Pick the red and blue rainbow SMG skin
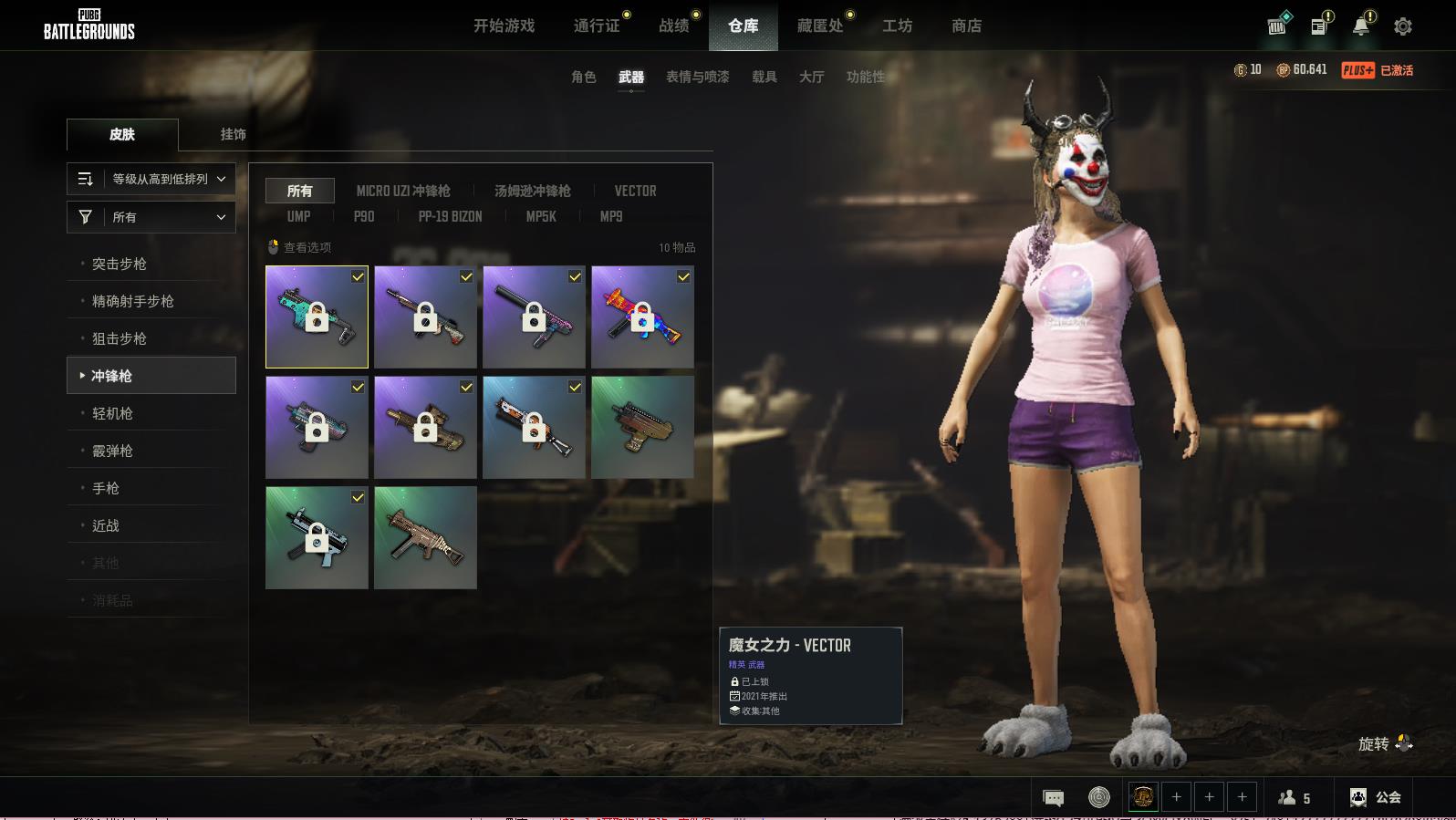The image size is (1456, 820). [x=642, y=317]
